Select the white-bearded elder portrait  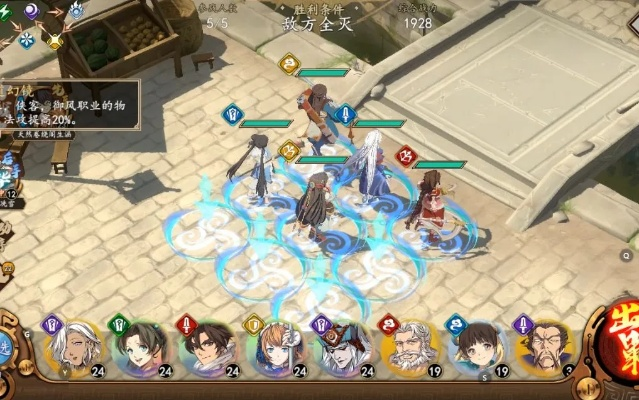[409, 346]
